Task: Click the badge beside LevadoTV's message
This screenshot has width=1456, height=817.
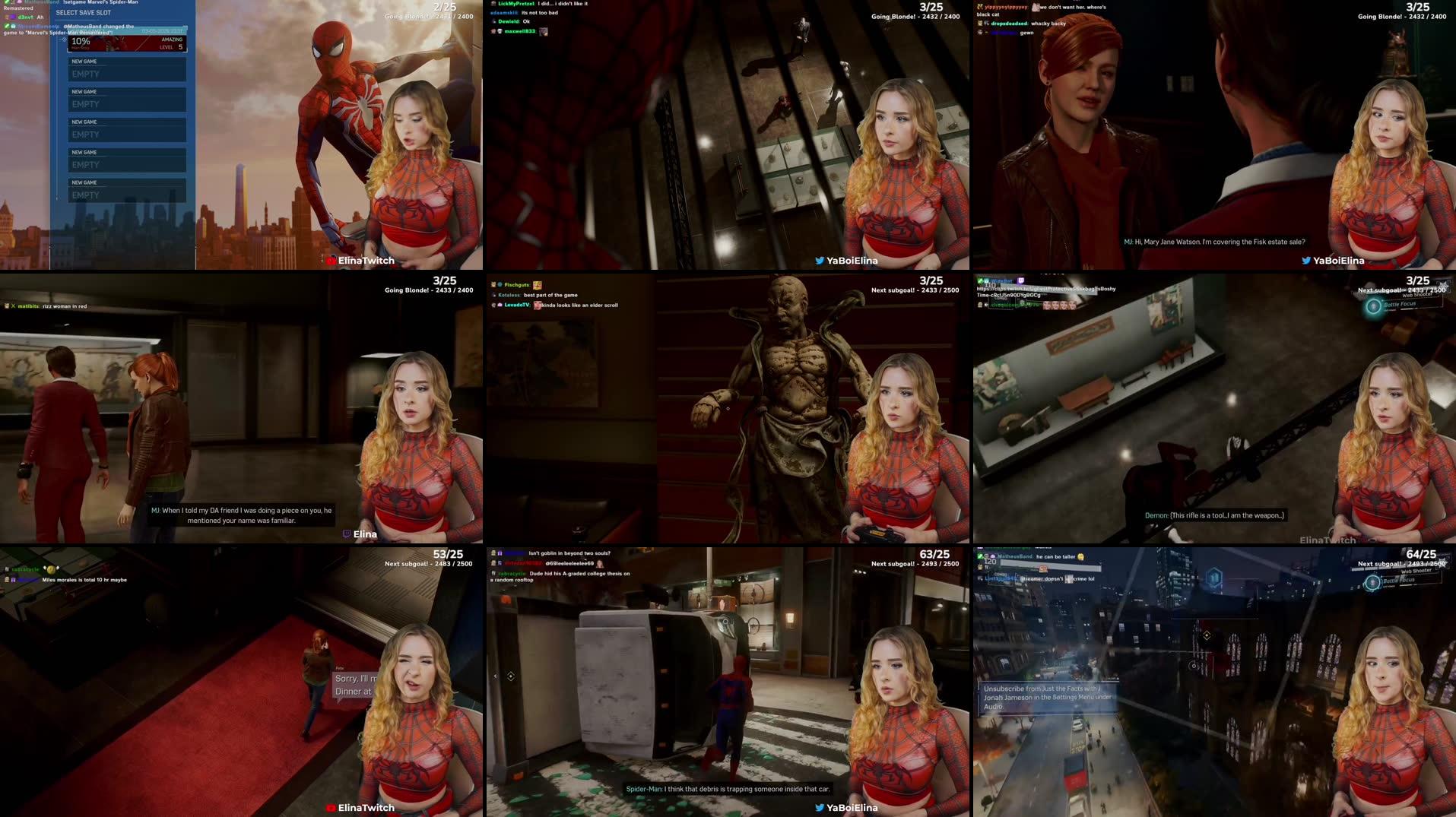Action: (500, 305)
